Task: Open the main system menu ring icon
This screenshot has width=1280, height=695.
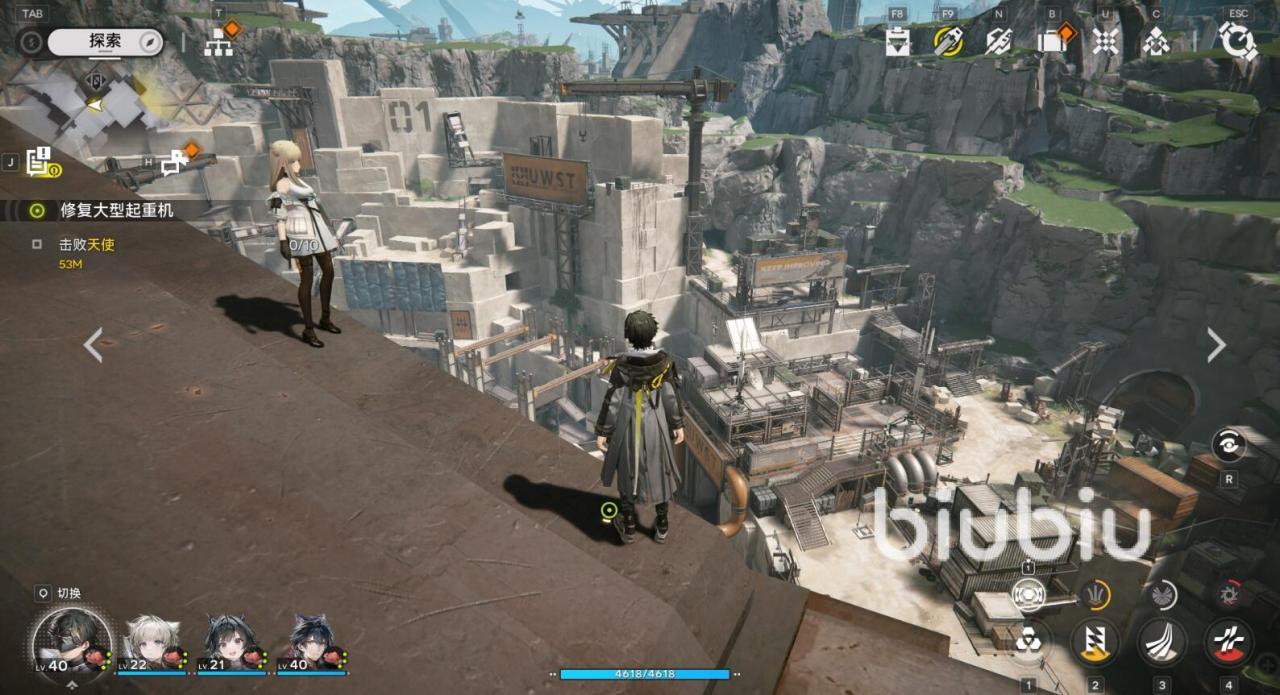Action: point(1238,41)
